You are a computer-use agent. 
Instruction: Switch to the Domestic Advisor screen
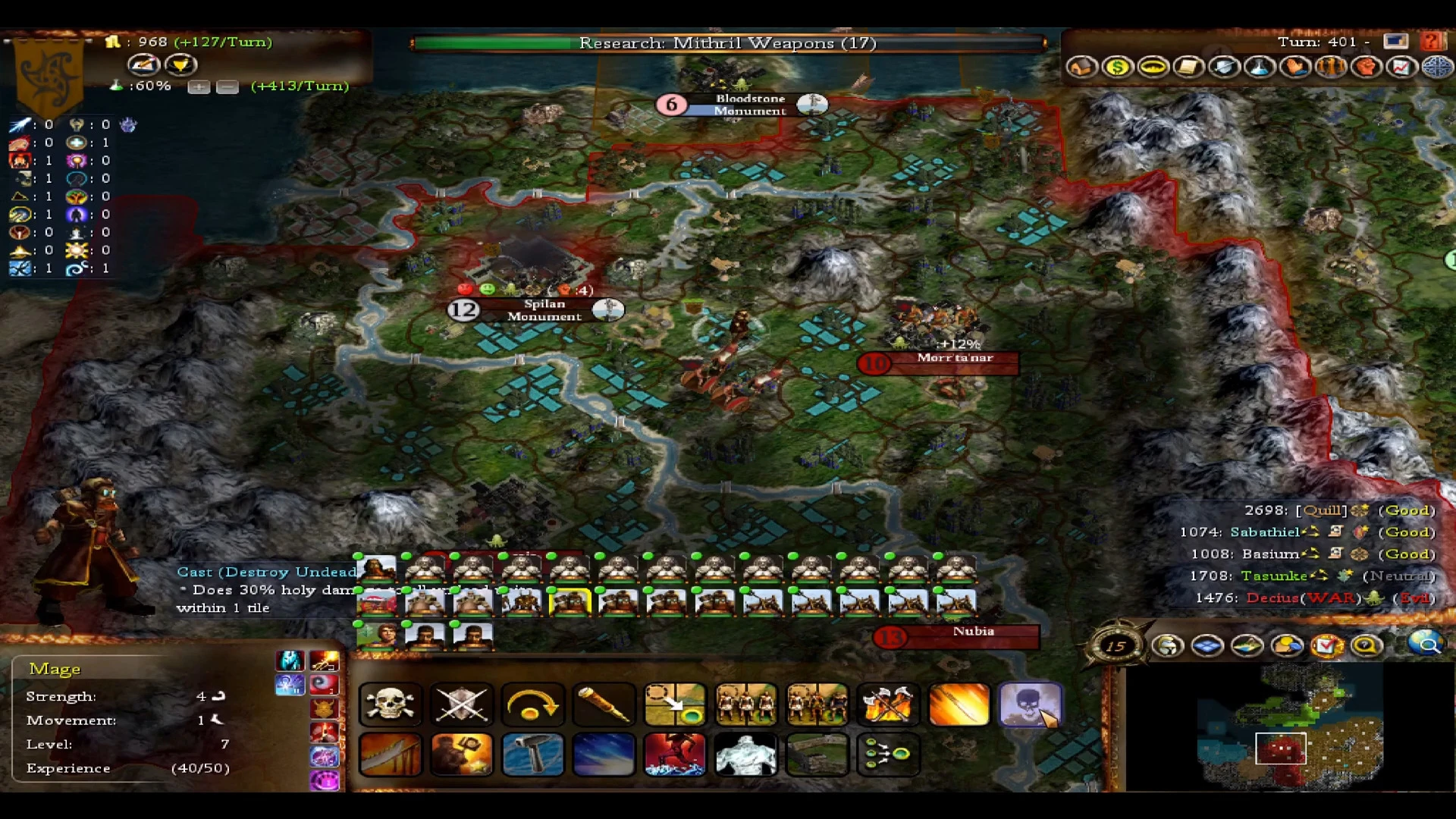click(x=1082, y=67)
